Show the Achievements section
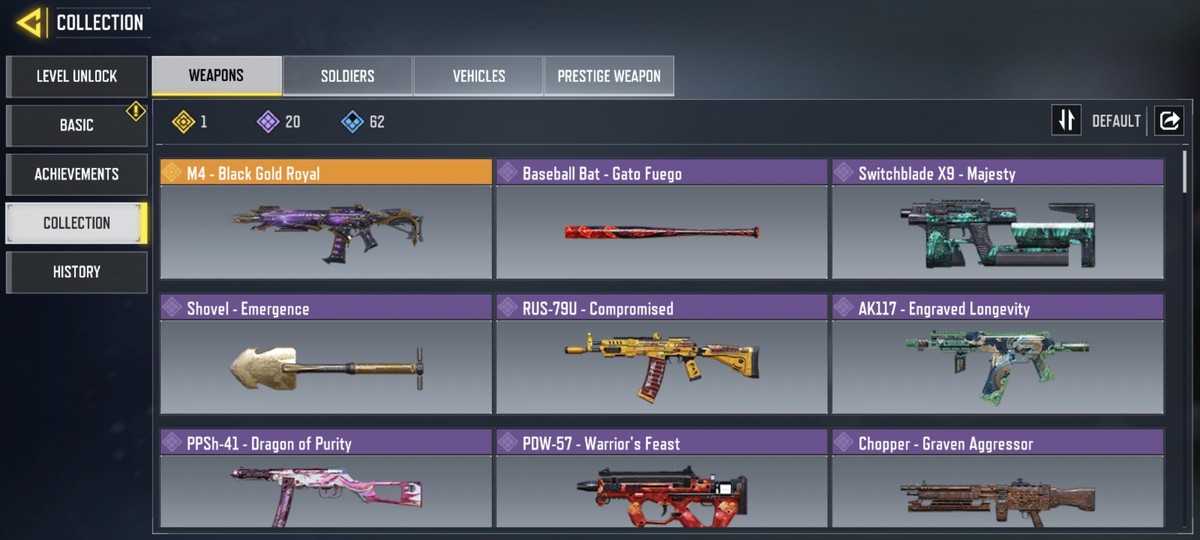This screenshot has height=540, width=1200. (x=77, y=174)
